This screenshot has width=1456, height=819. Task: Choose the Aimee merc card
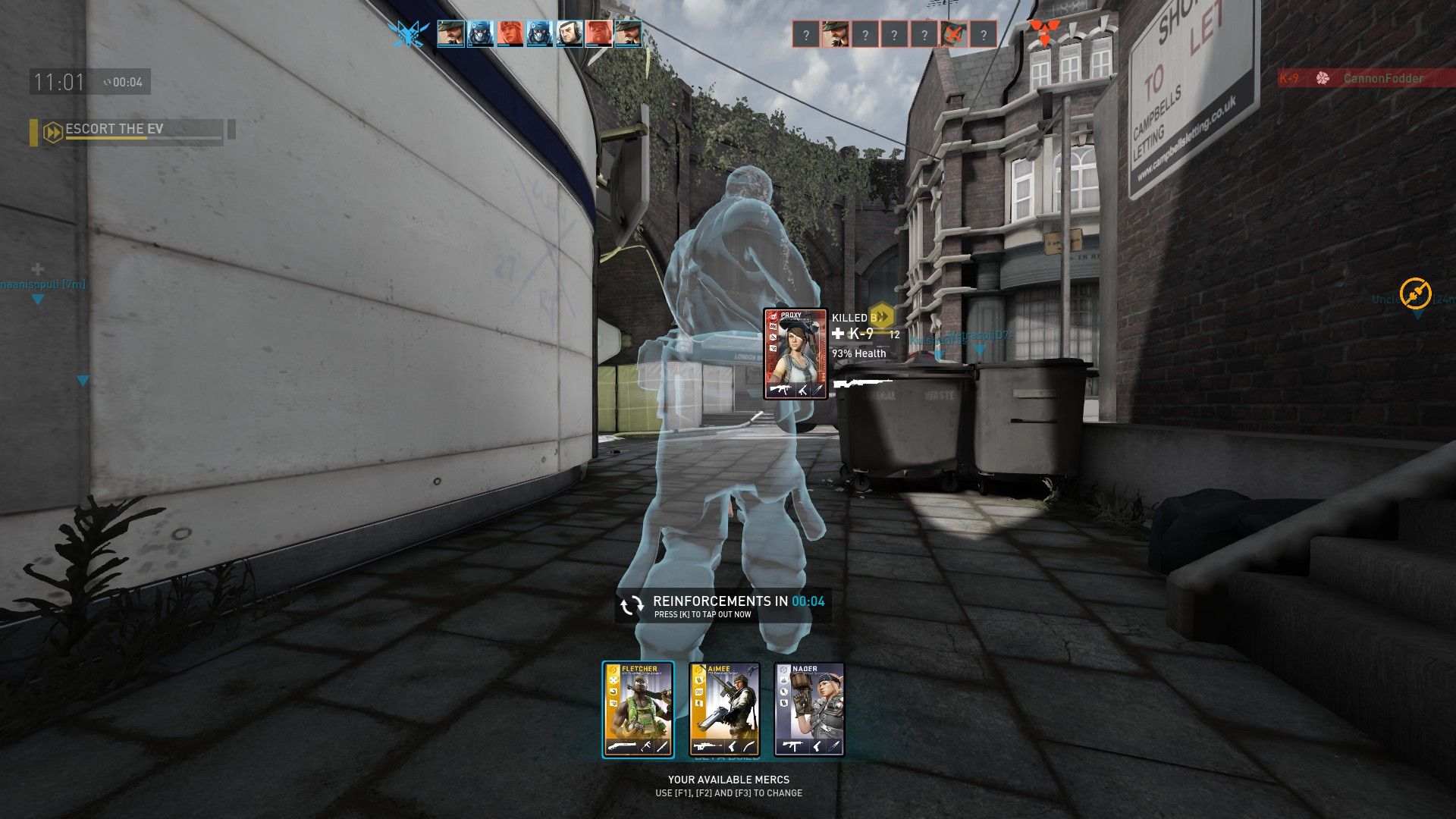pos(724,710)
